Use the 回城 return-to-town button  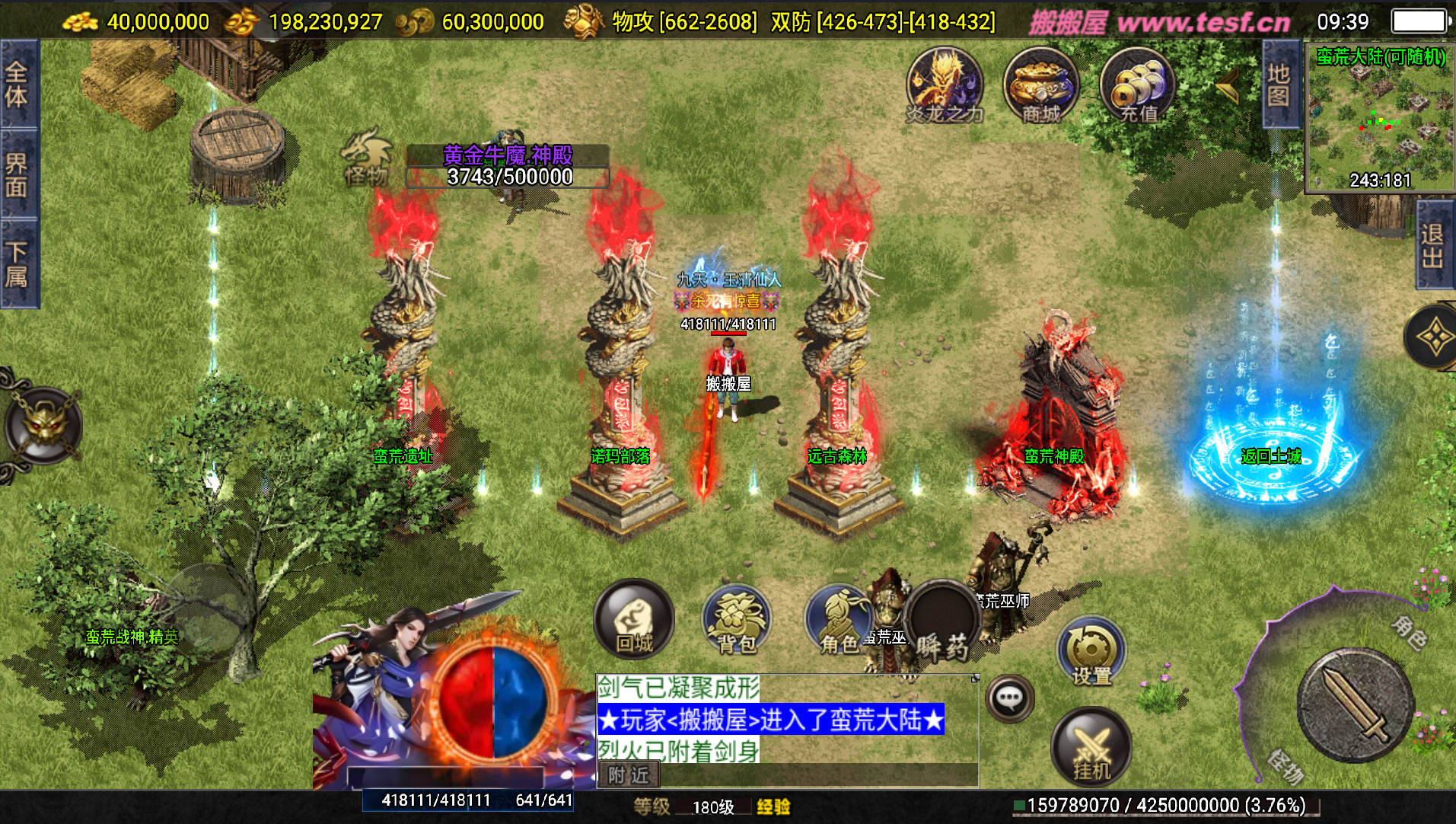(x=634, y=618)
